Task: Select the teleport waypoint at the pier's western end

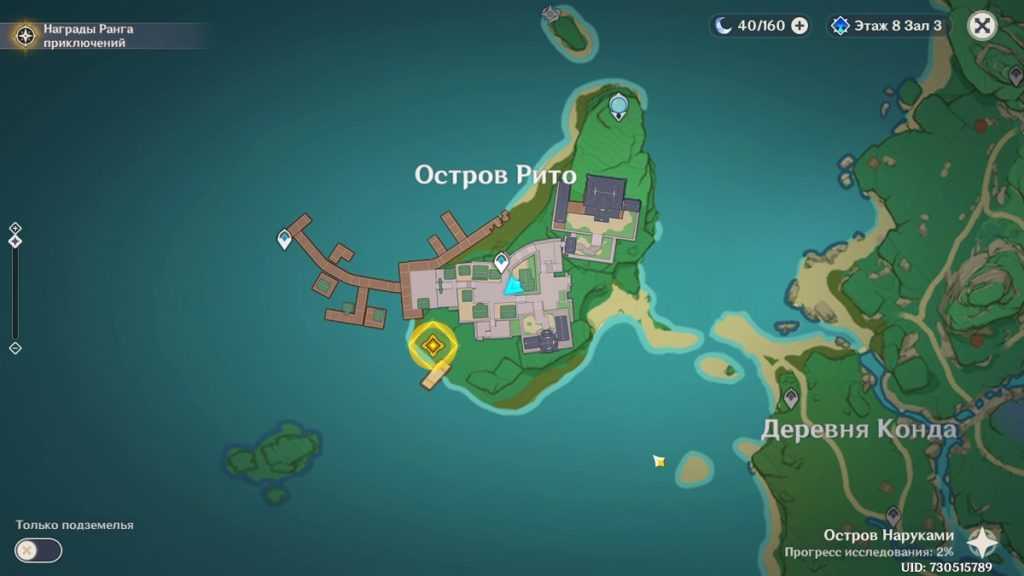Action: click(x=285, y=239)
